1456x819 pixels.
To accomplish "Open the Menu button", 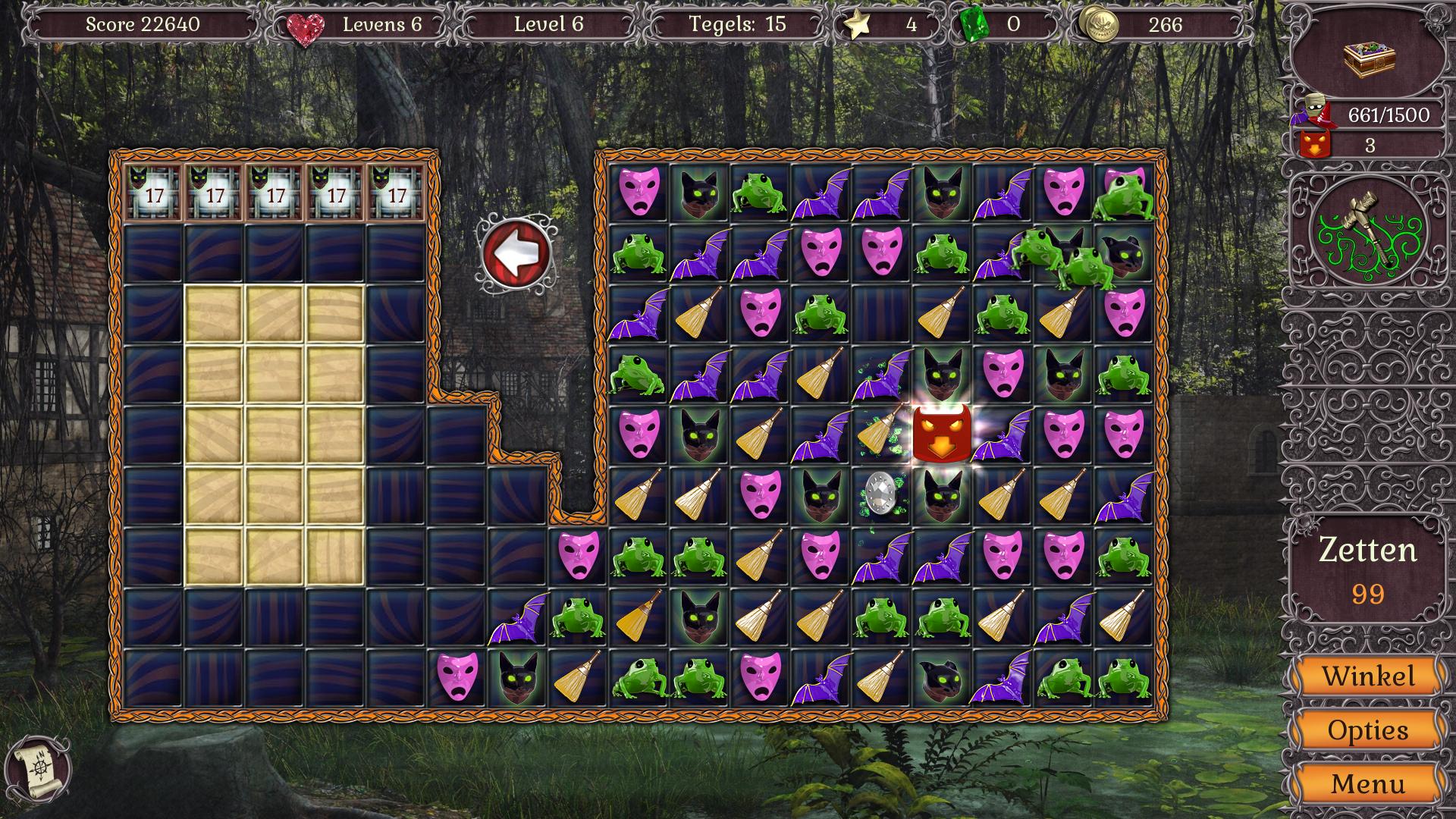I will (x=1367, y=783).
